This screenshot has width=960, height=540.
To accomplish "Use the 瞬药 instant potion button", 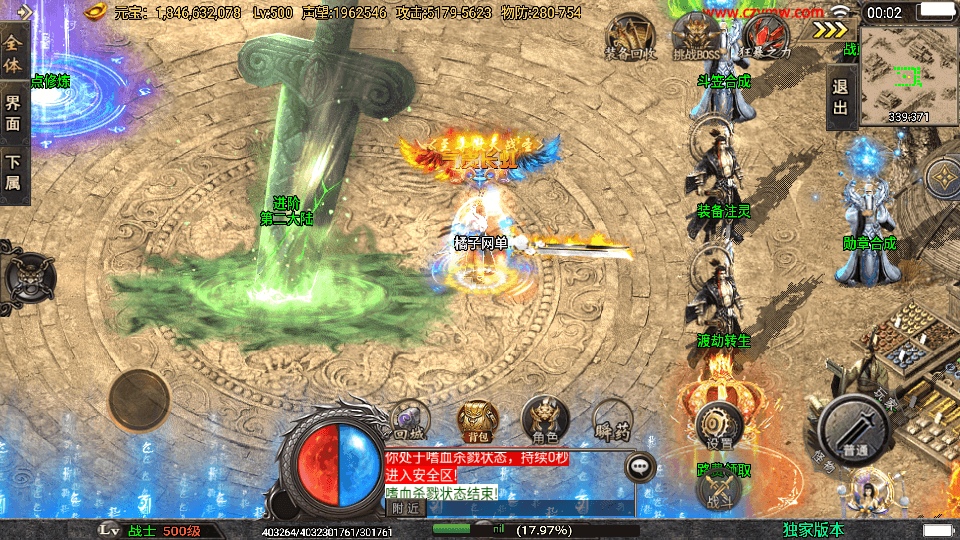I will coord(612,420).
